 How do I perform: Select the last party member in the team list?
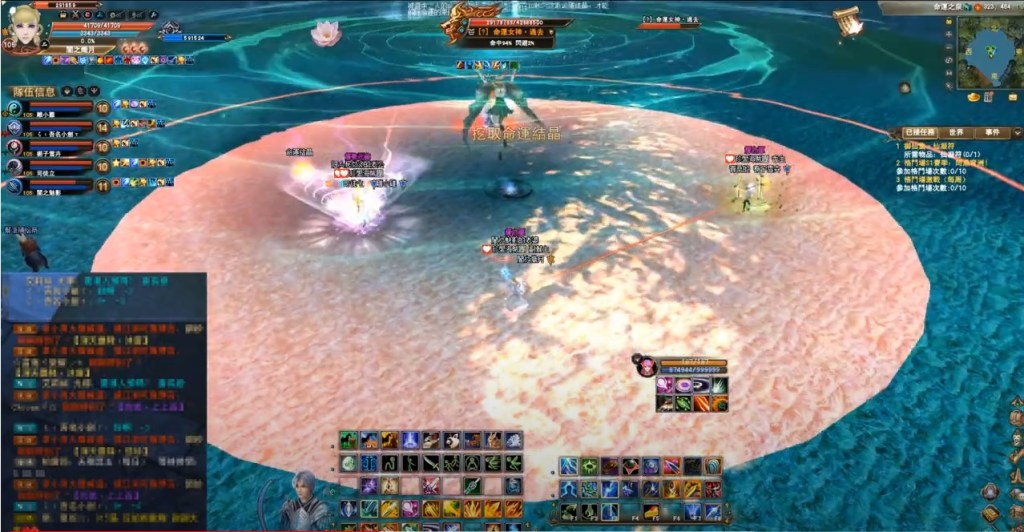pyautogui.click(x=15, y=185)
